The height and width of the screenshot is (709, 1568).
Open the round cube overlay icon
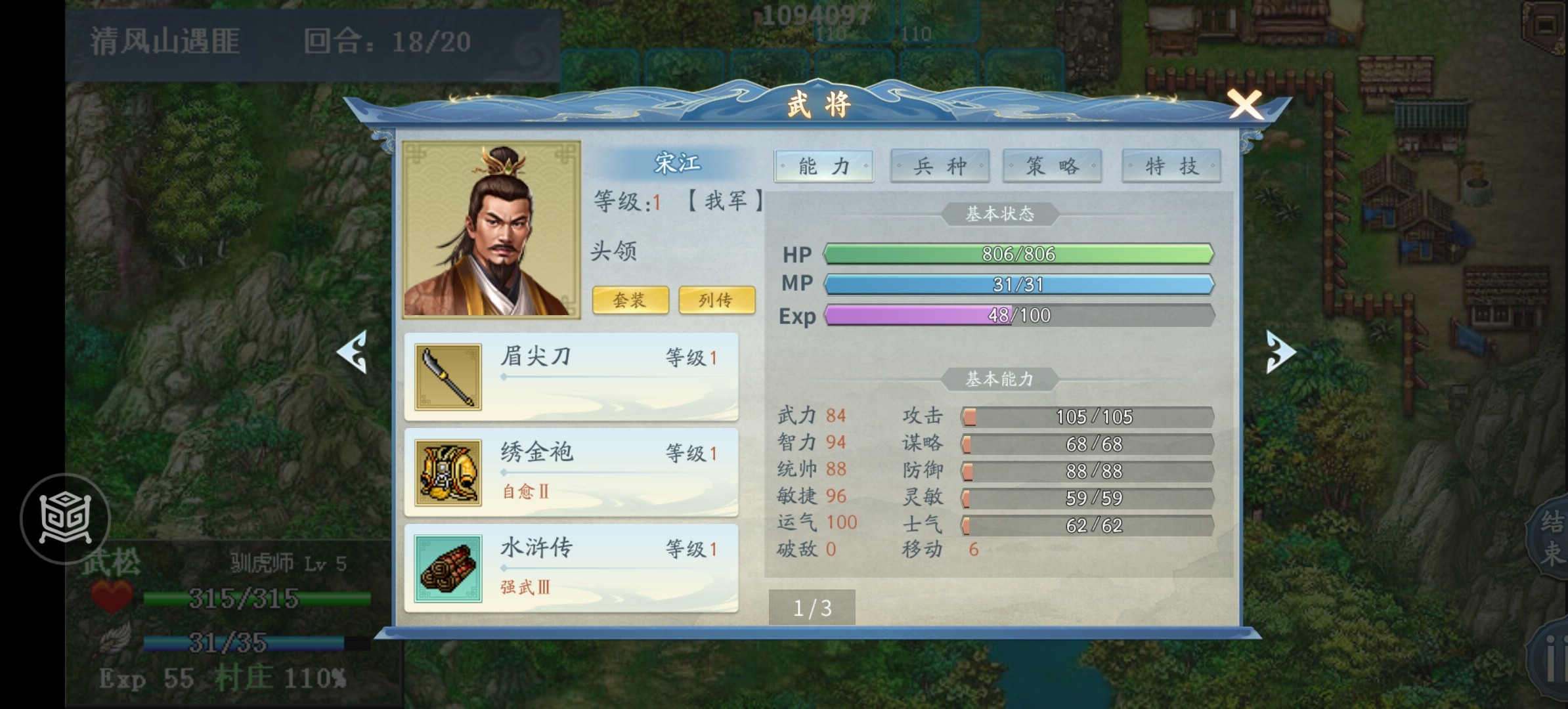65,519
